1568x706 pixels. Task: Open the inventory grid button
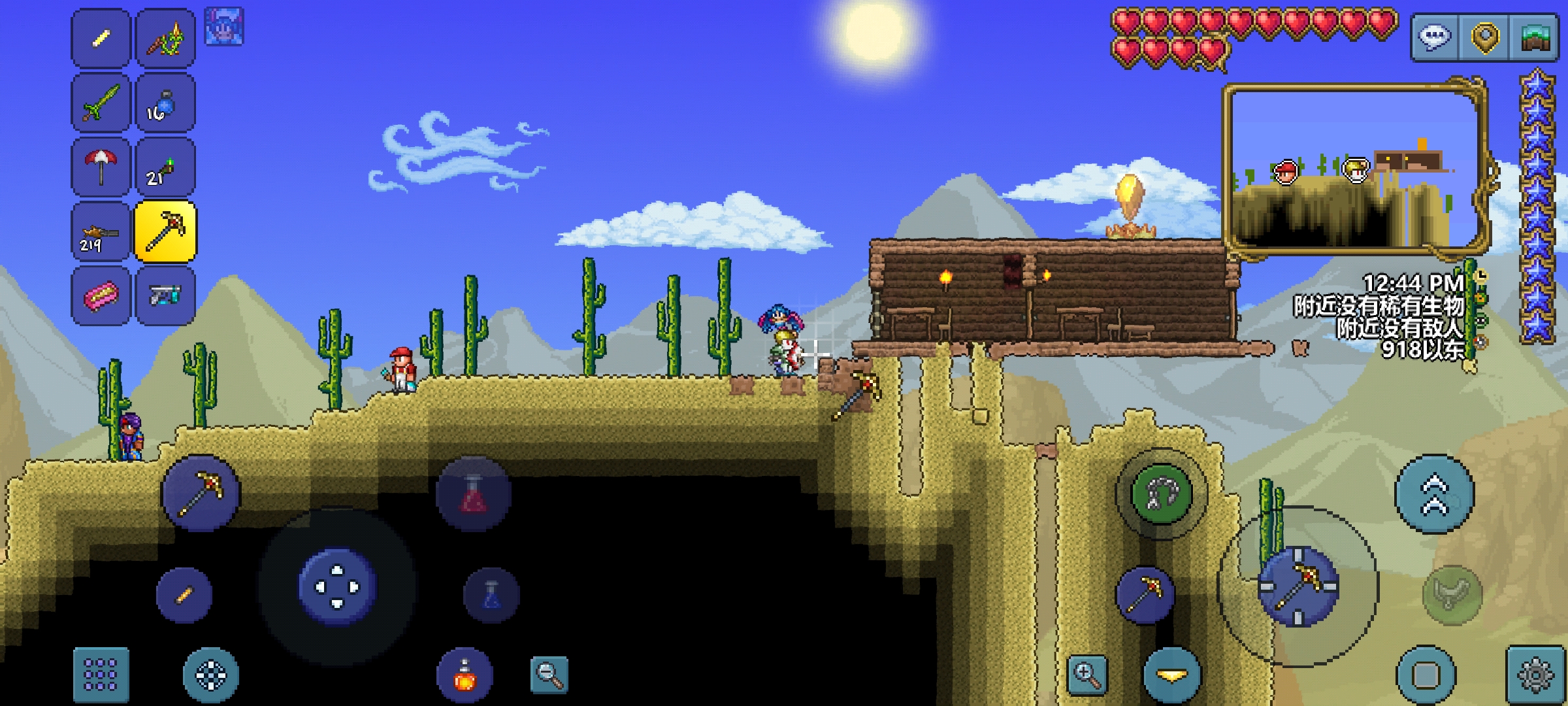coord(101,674)
